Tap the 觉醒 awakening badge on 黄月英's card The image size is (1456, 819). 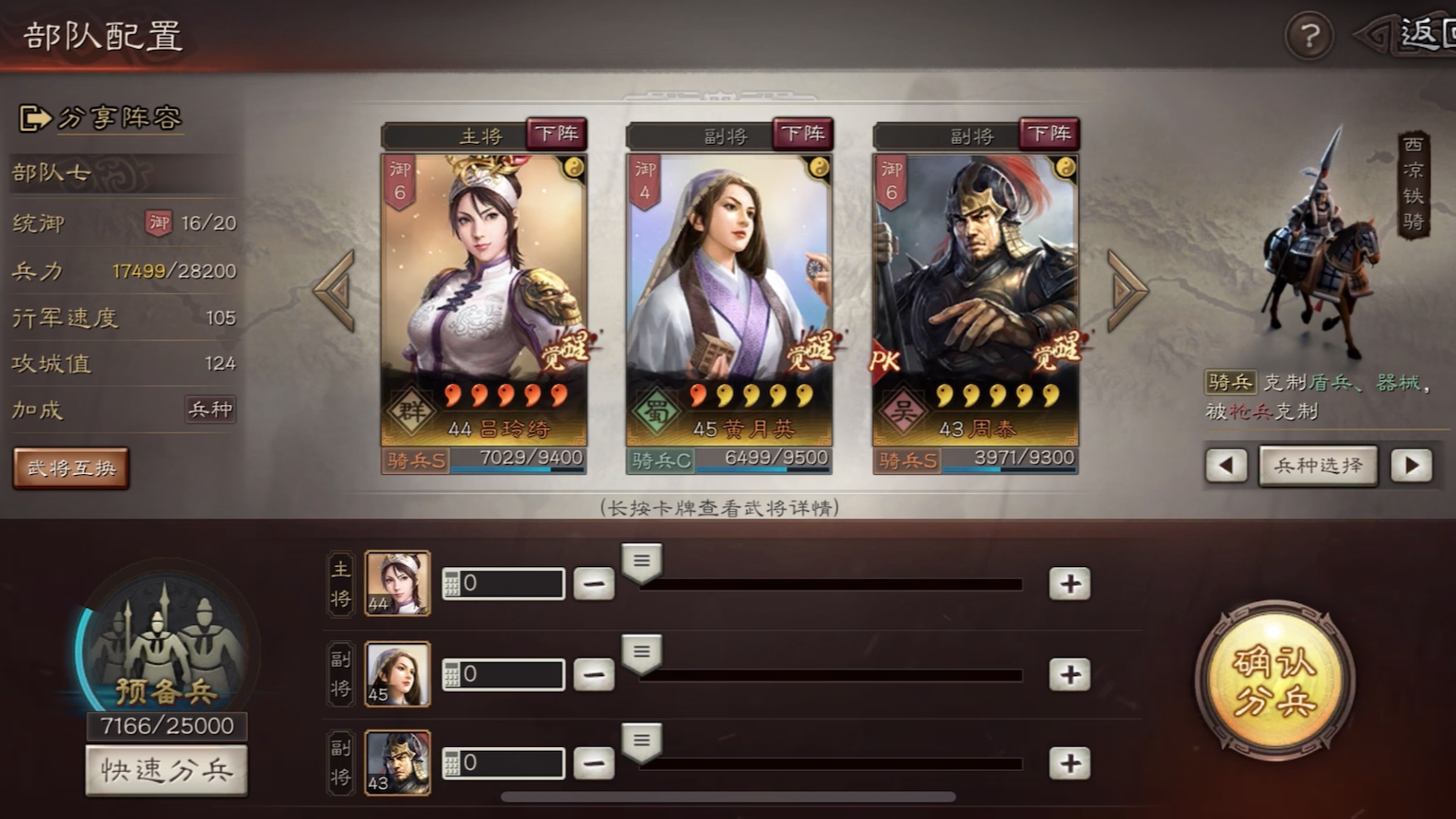(812, 351)
